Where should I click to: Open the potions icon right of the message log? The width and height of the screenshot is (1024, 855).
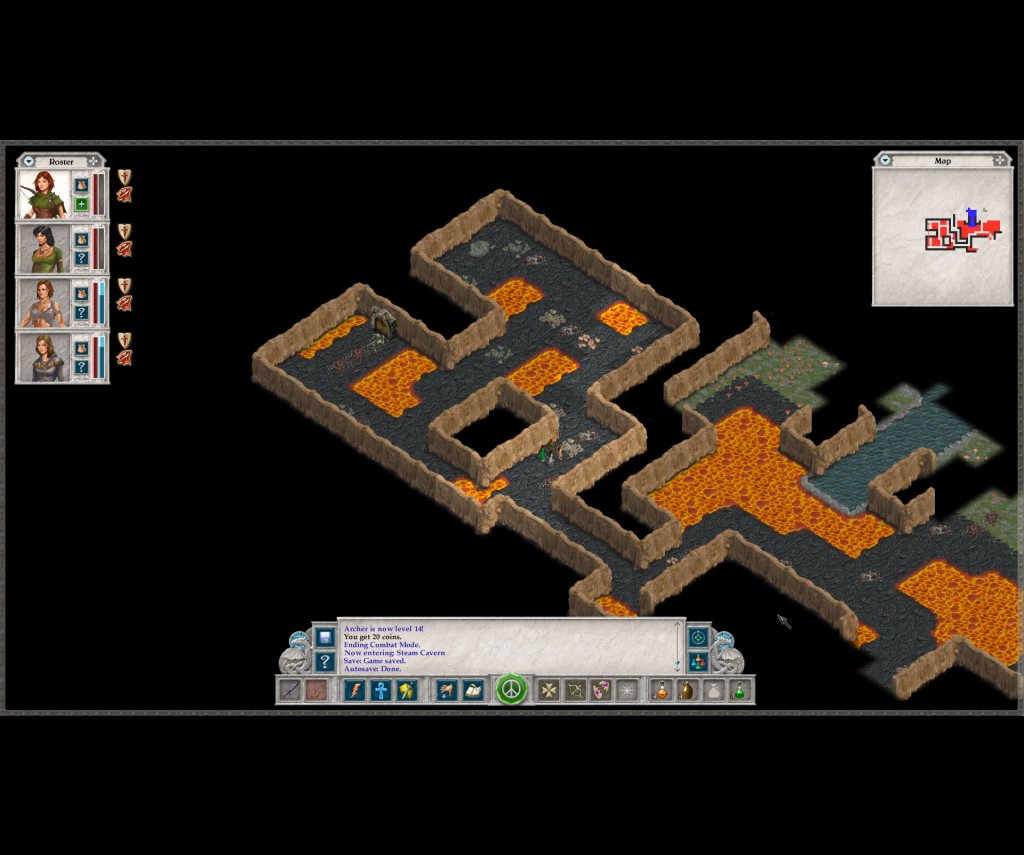(x=698, y=661)
